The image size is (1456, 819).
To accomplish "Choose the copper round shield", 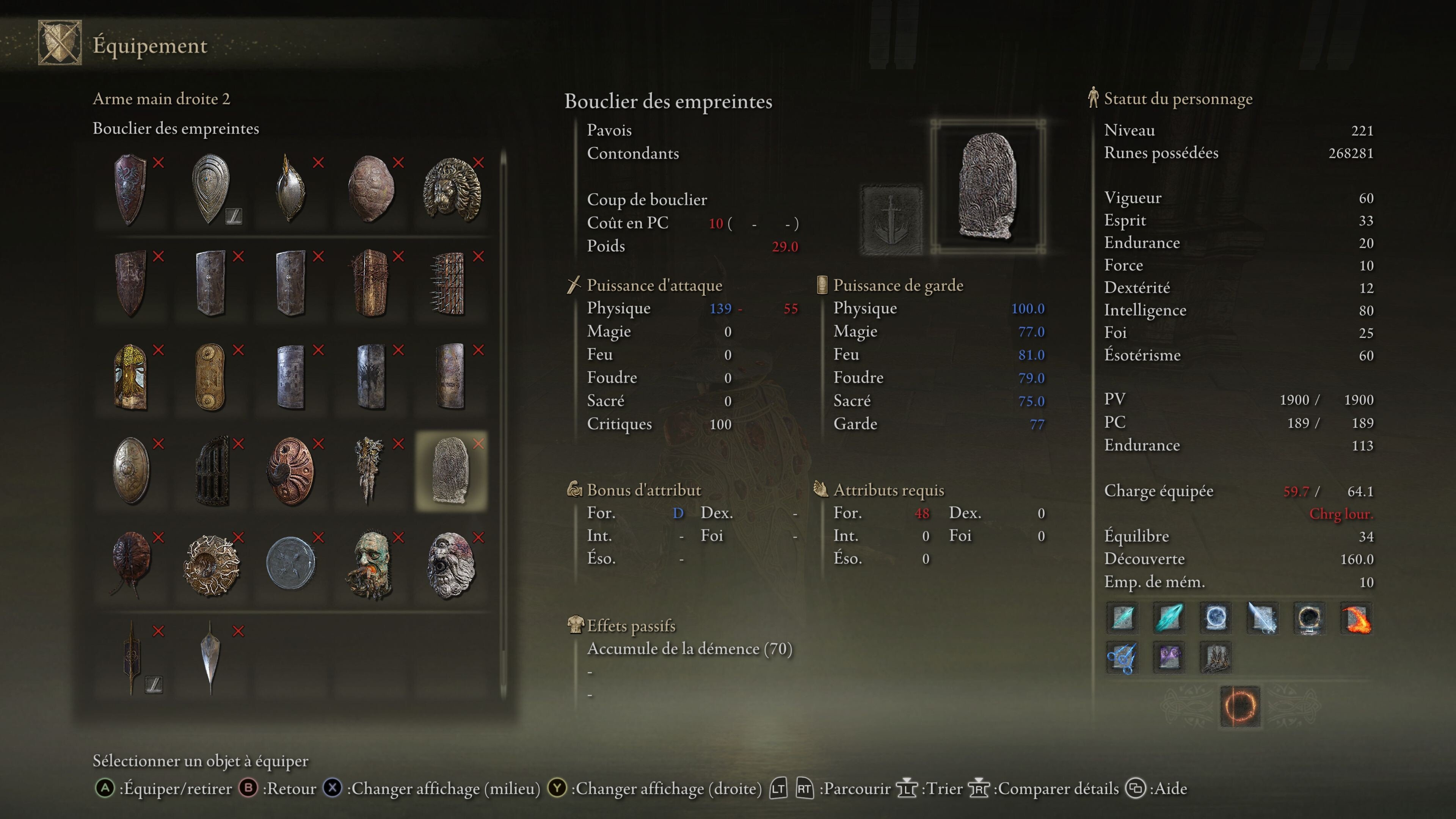I will coord(290,470).
